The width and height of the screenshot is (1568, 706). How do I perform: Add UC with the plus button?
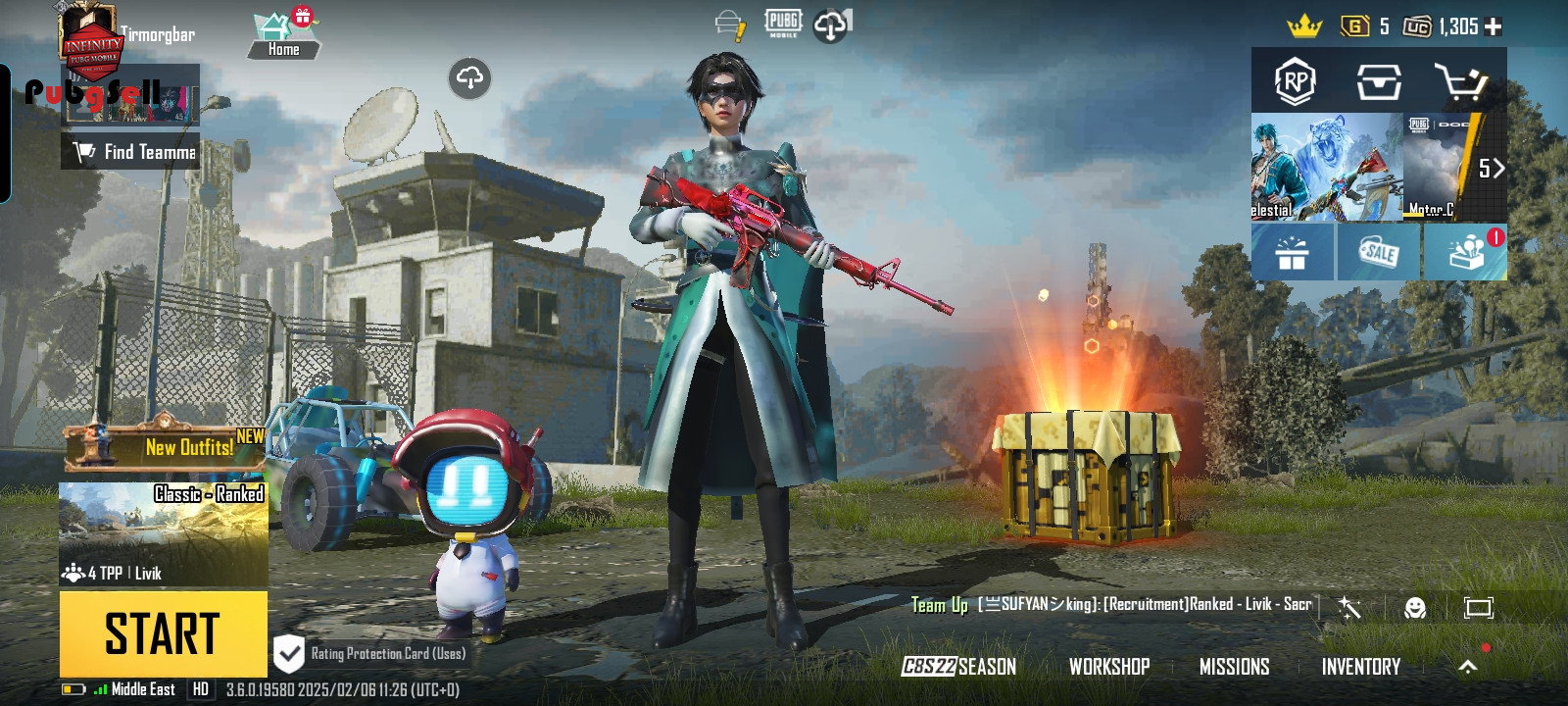pyautogui.click(x=1494, y=27)
